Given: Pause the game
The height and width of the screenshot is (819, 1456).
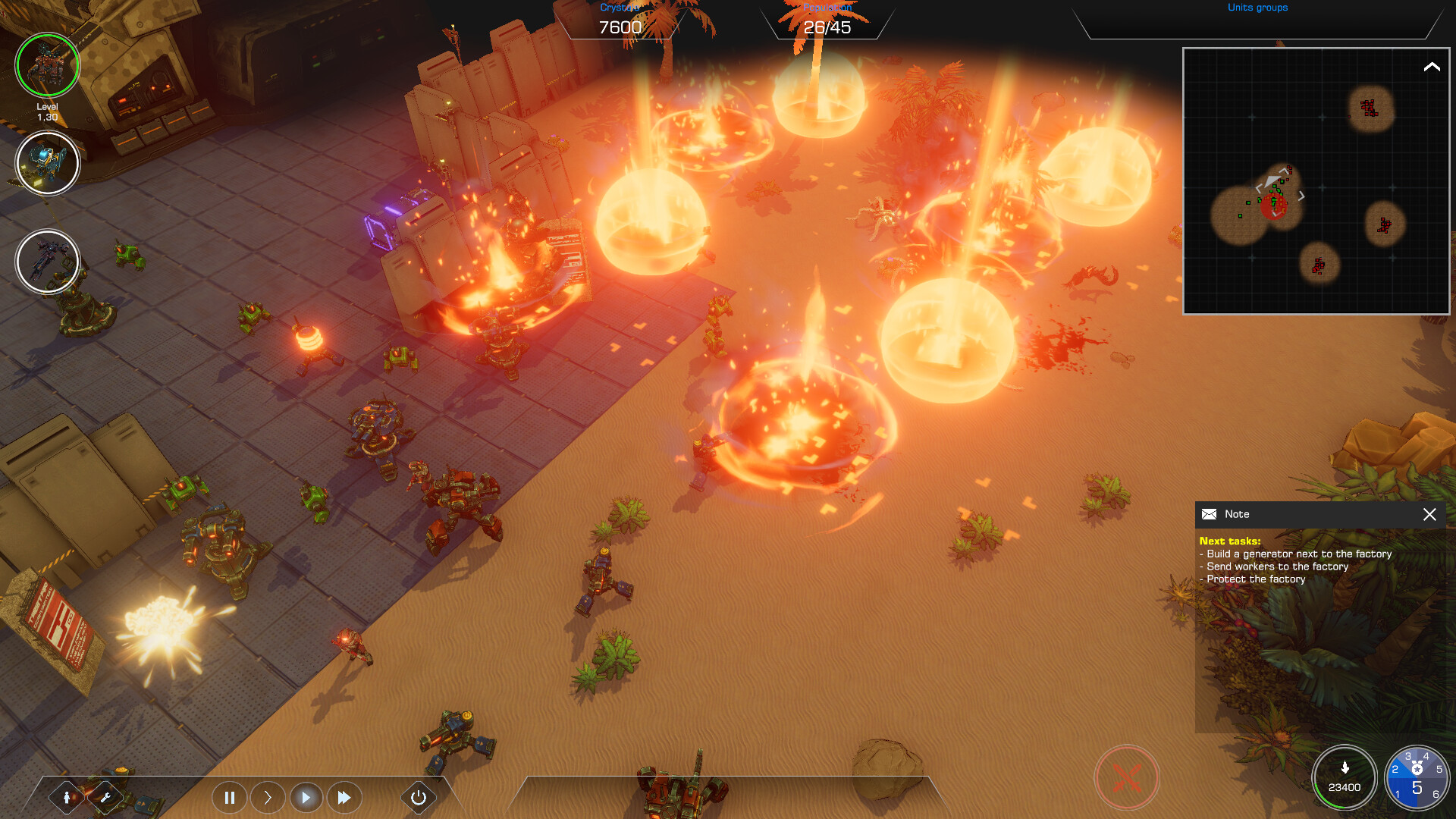Looking at the screenshot, I should (229, 798).
